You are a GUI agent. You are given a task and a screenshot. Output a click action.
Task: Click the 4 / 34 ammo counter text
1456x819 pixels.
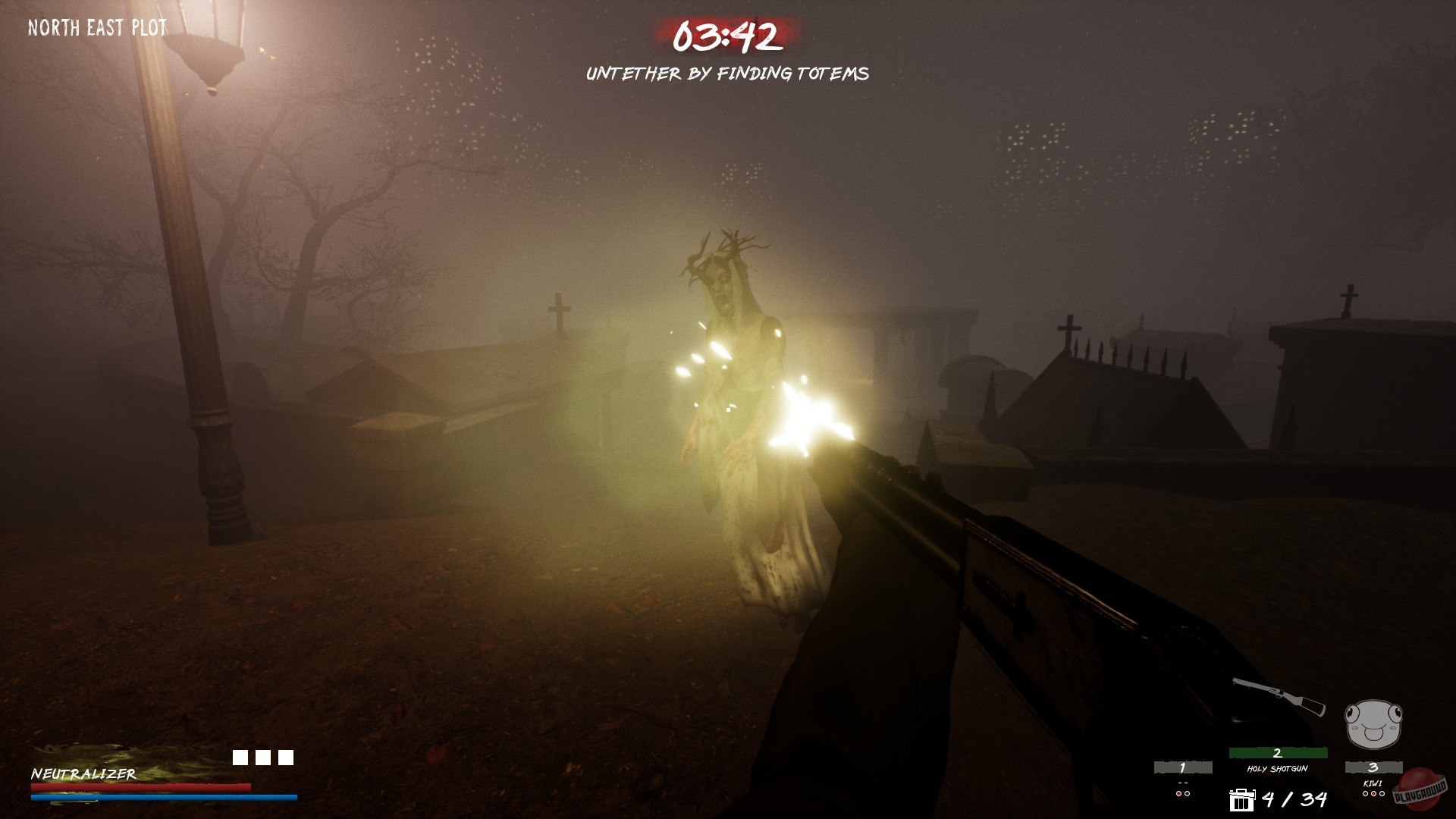coord(1297,802)
